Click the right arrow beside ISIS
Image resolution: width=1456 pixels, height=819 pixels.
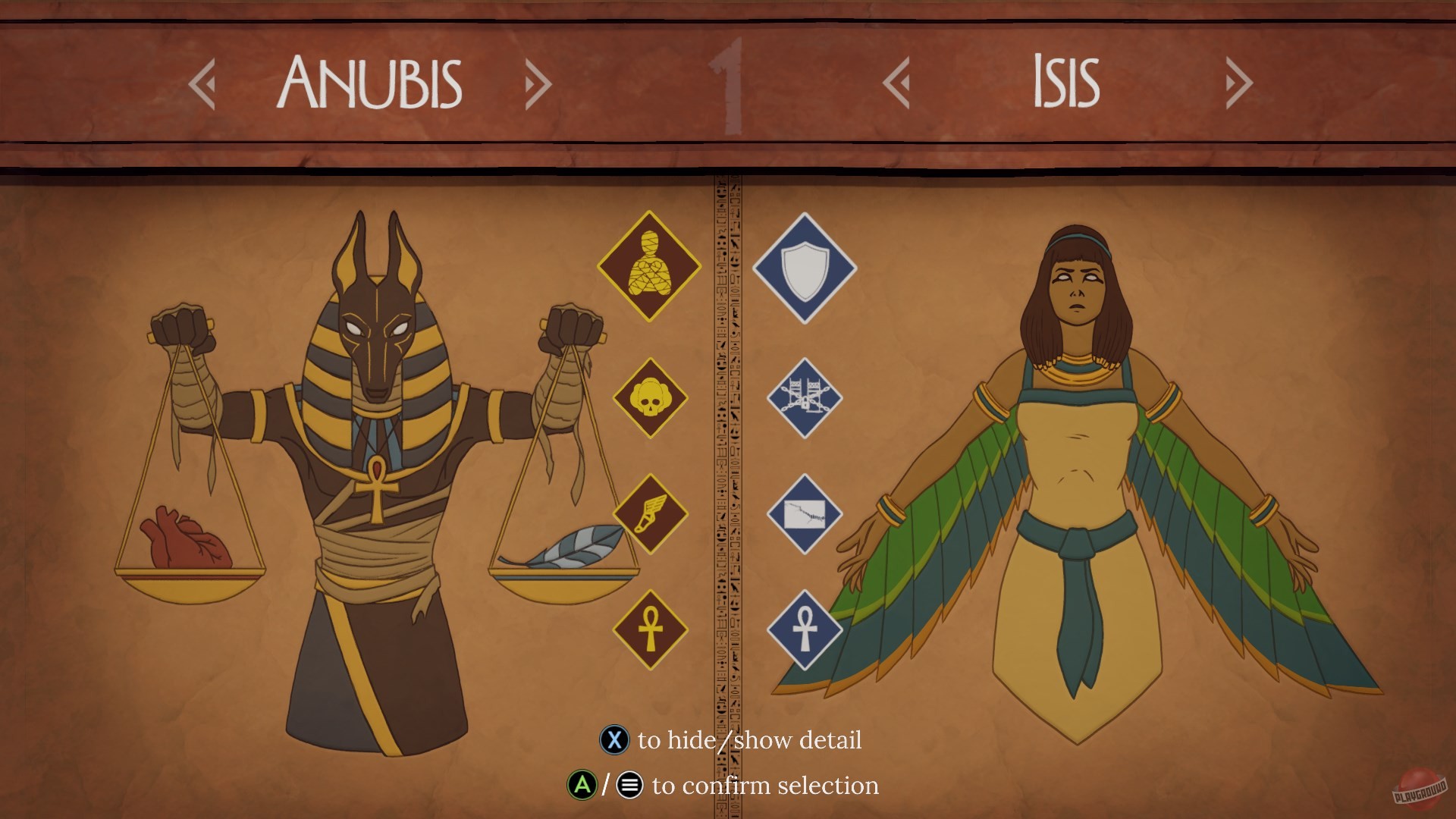[1238, 83]
